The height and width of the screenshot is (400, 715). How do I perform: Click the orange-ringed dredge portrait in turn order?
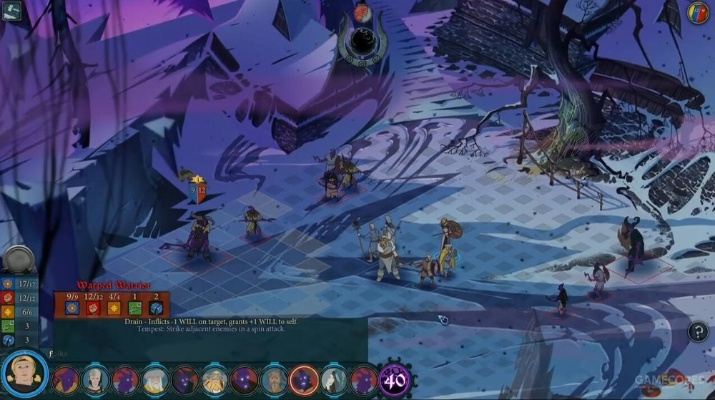304,380
